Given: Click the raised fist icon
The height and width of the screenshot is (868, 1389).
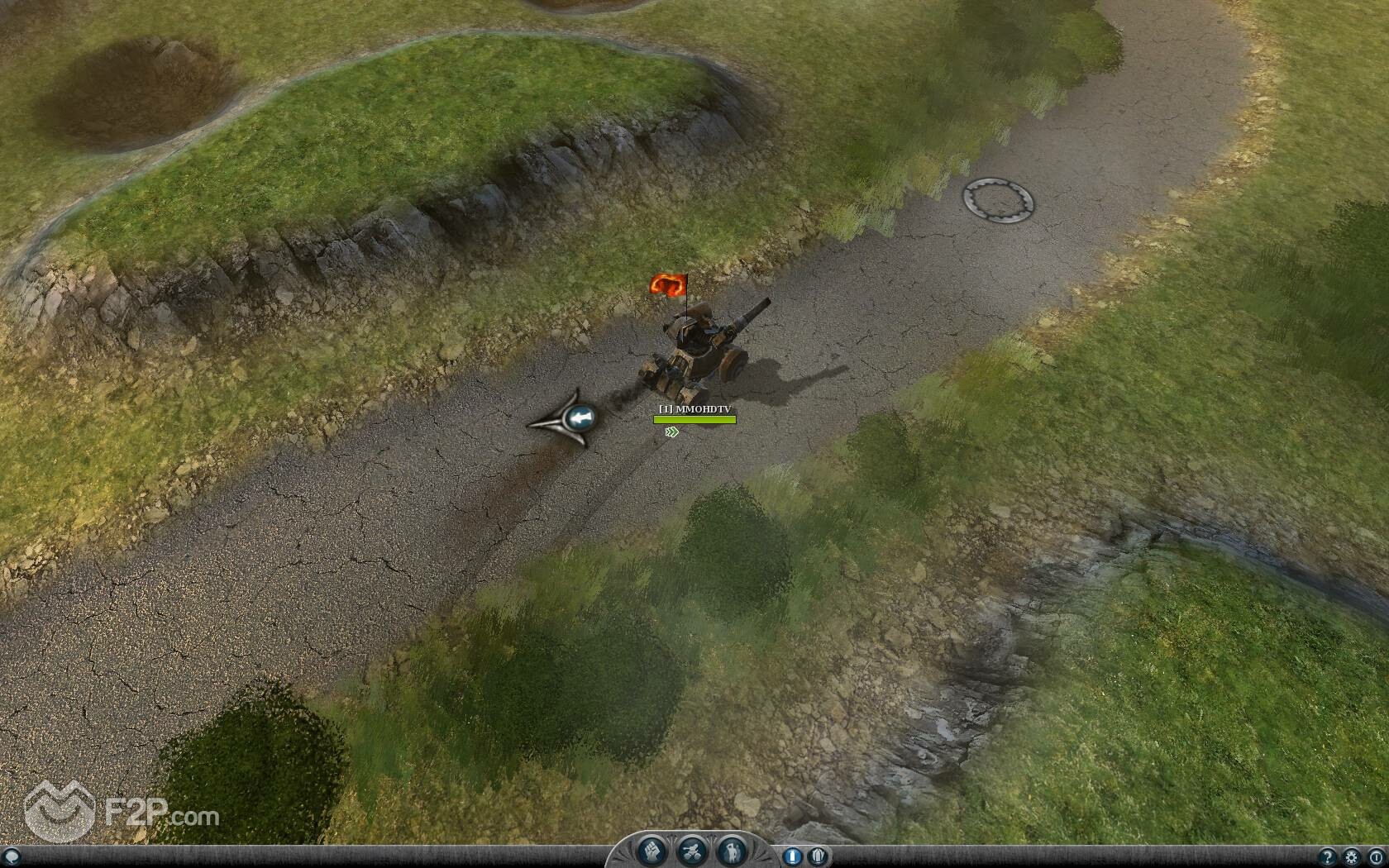Looking at the screenshot, I should click(652, 851).
